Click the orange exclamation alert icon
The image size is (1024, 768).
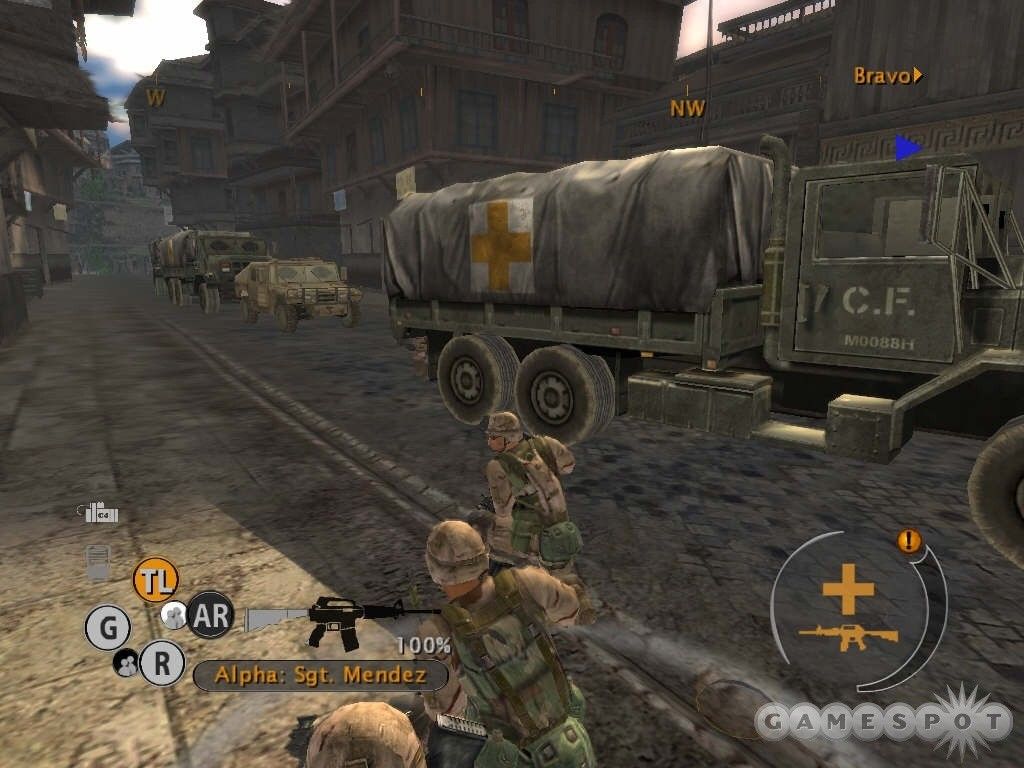[909, 542]
